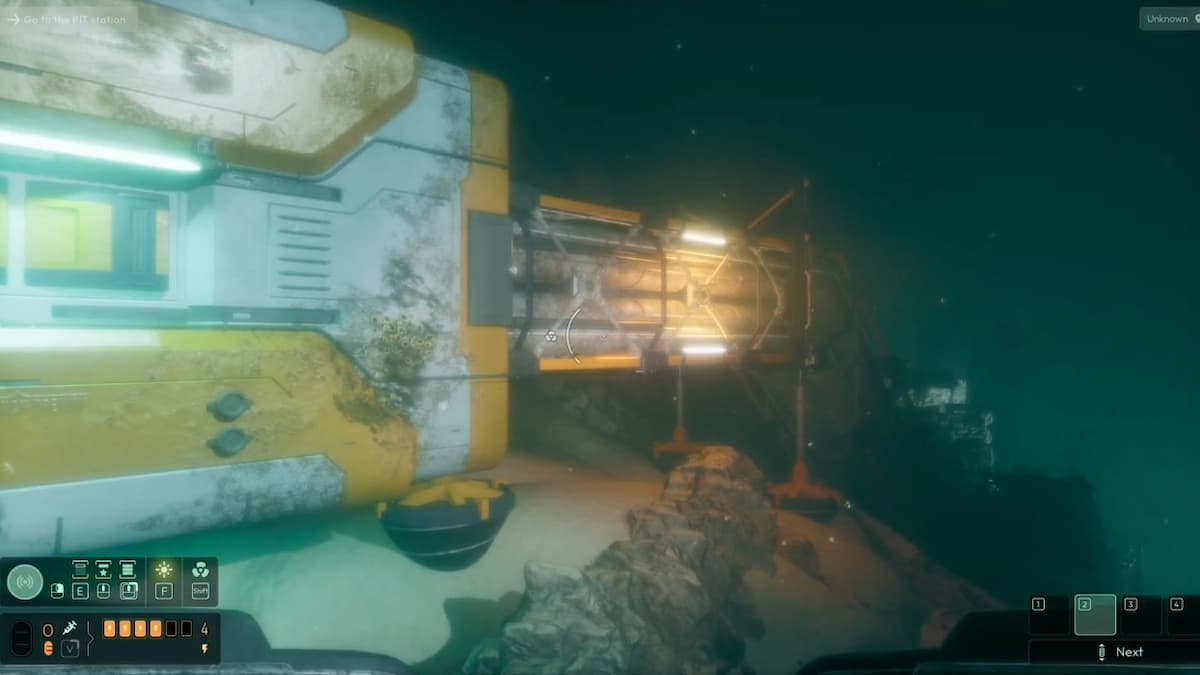
Task: Pick hotbar slot 4
Action: click(1183, 615)
